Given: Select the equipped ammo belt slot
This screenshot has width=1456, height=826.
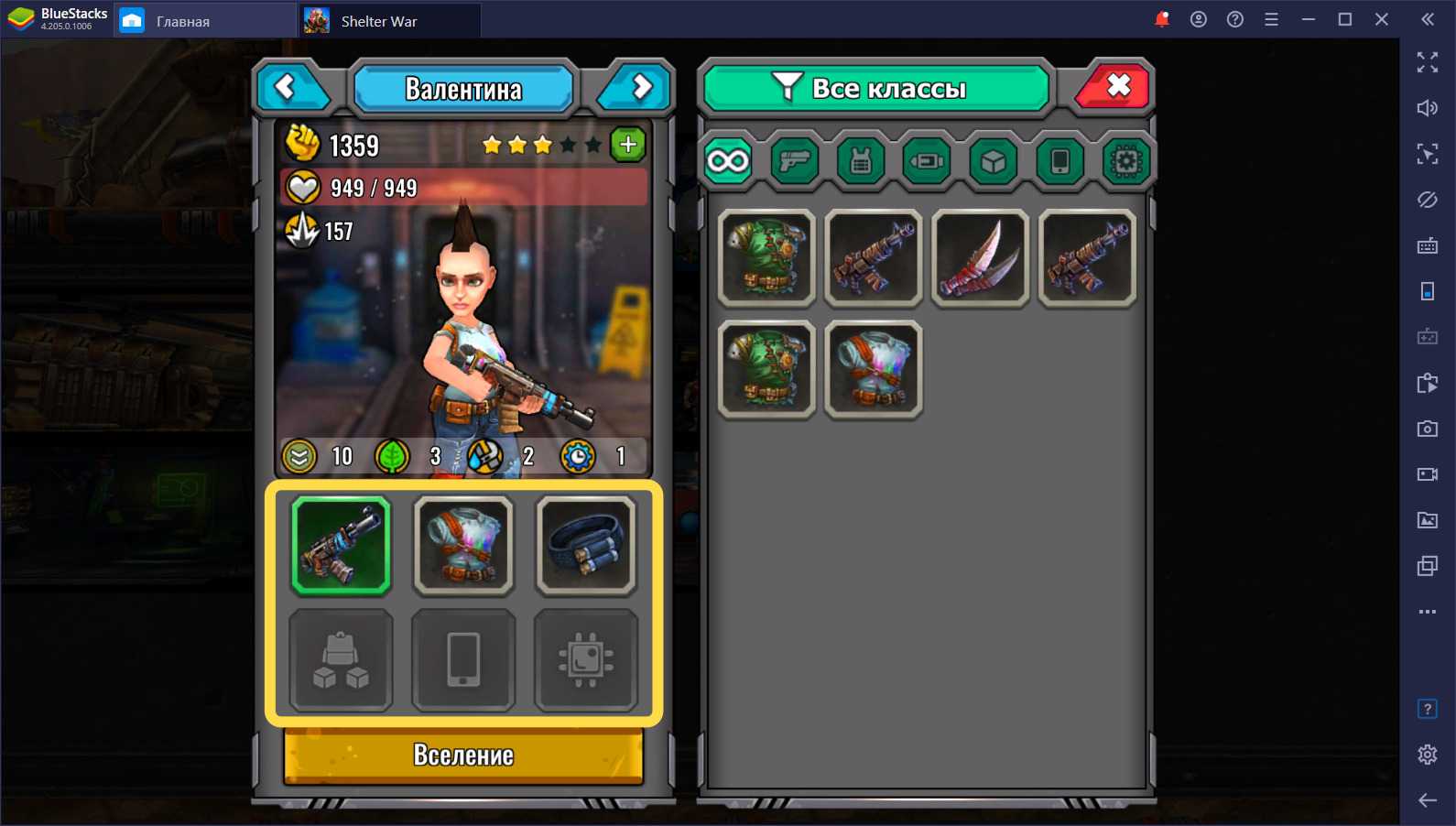Looking at the screenshot, I should click(x=586, y=546).
